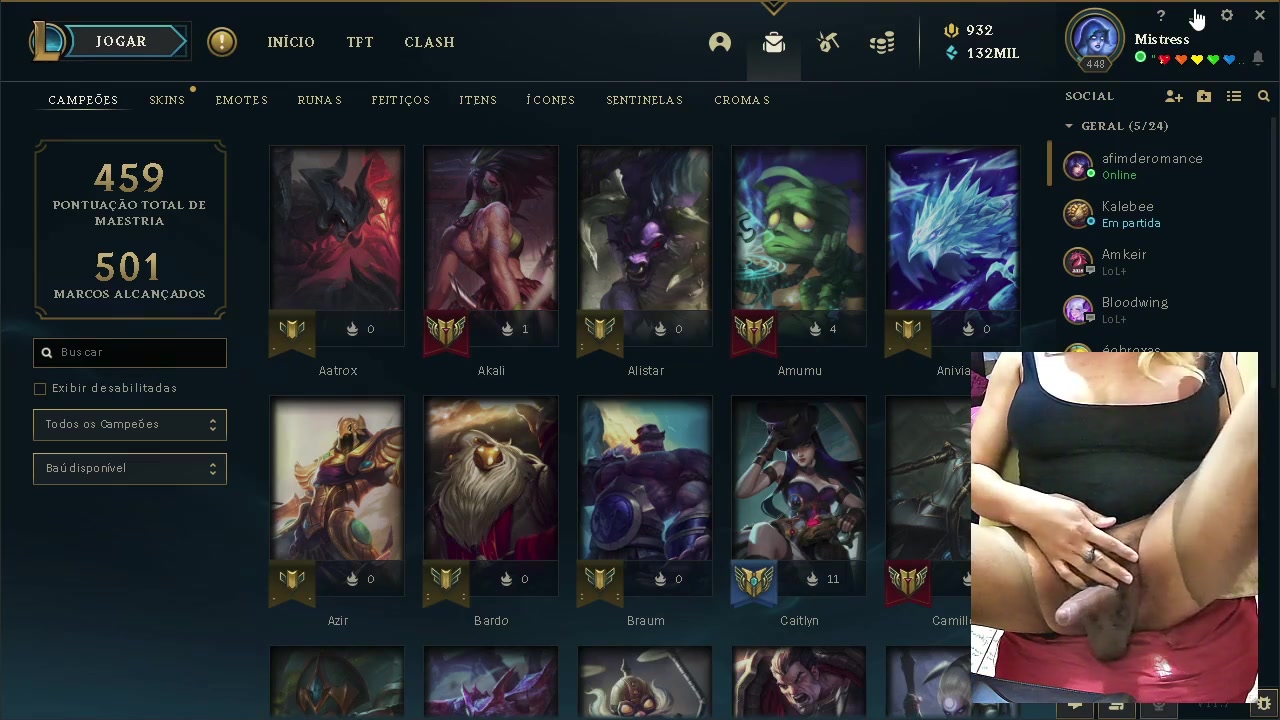Toggle the Exibir desabilitadas checkbox
This screenshot has height=720, width=1280.
pos(40,388)
